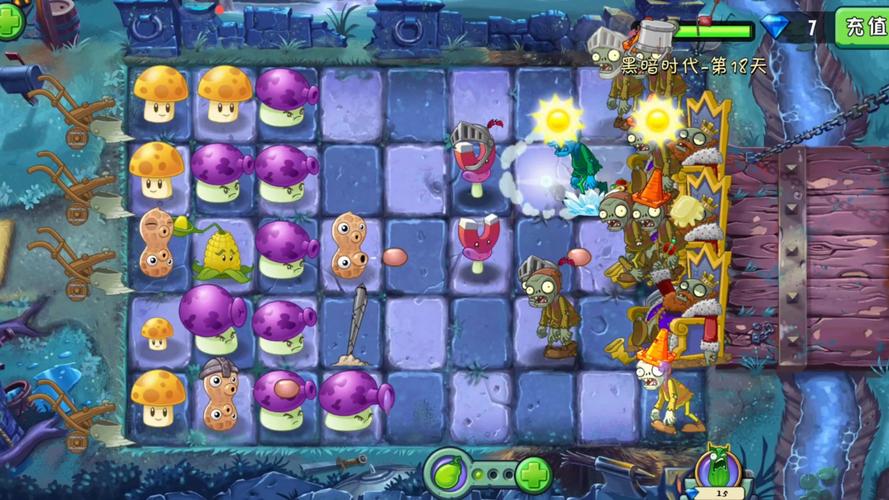
Task: Click the green plus button in the top-left corner
Action: pyautogui.click(x=9, y=22)
